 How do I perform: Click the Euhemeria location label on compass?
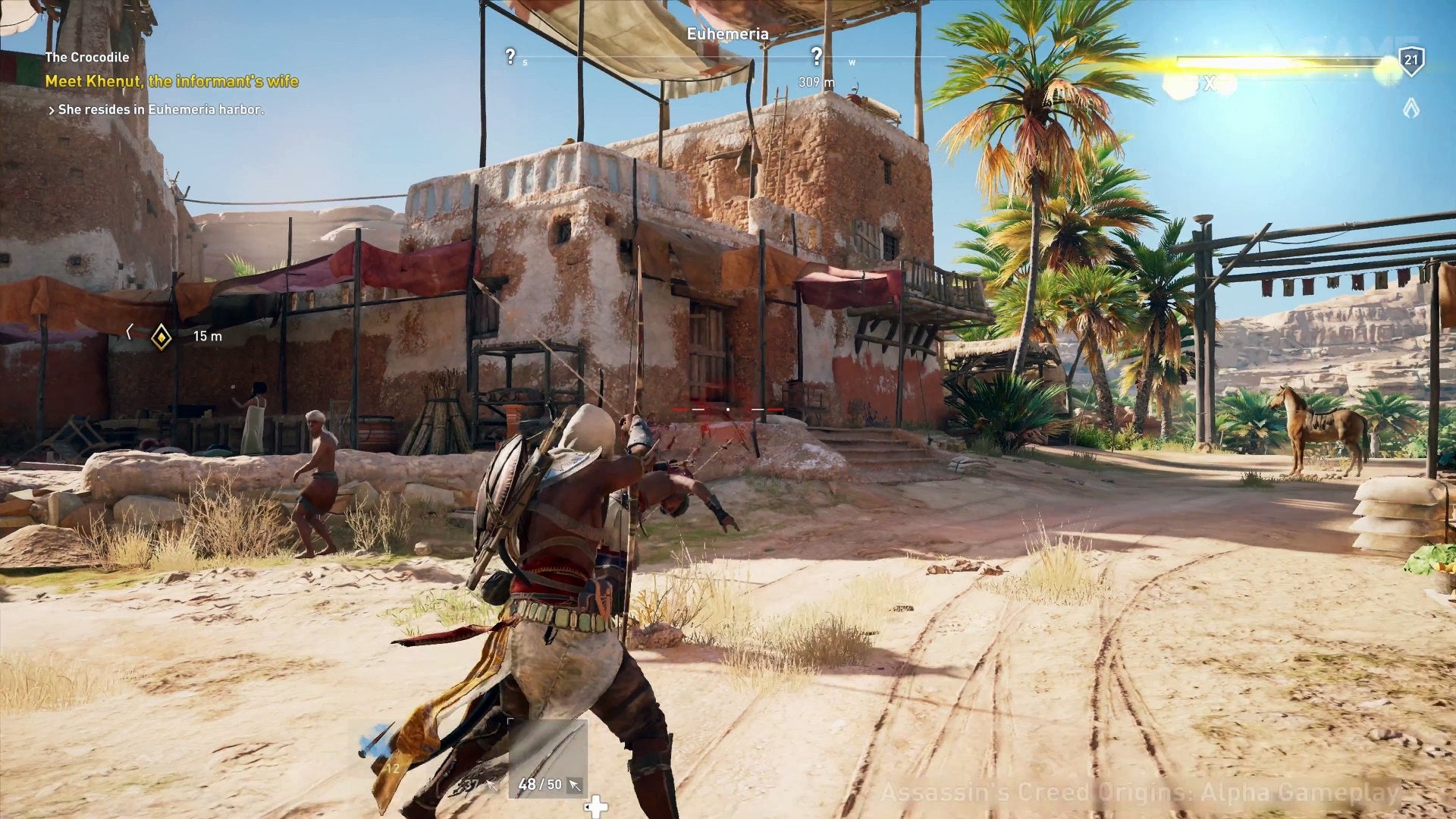(727, 34)
